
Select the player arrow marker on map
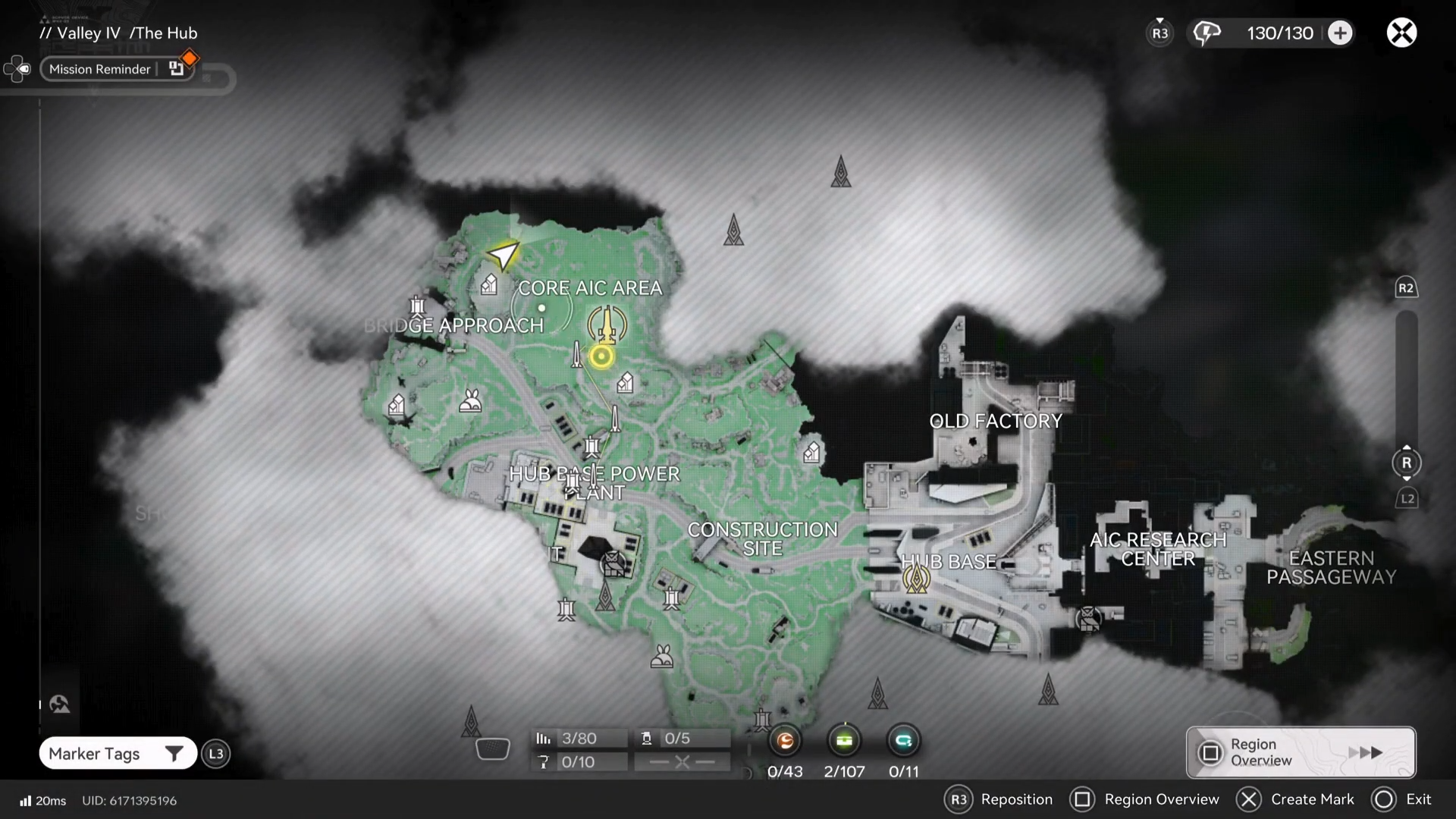[503, 256]
